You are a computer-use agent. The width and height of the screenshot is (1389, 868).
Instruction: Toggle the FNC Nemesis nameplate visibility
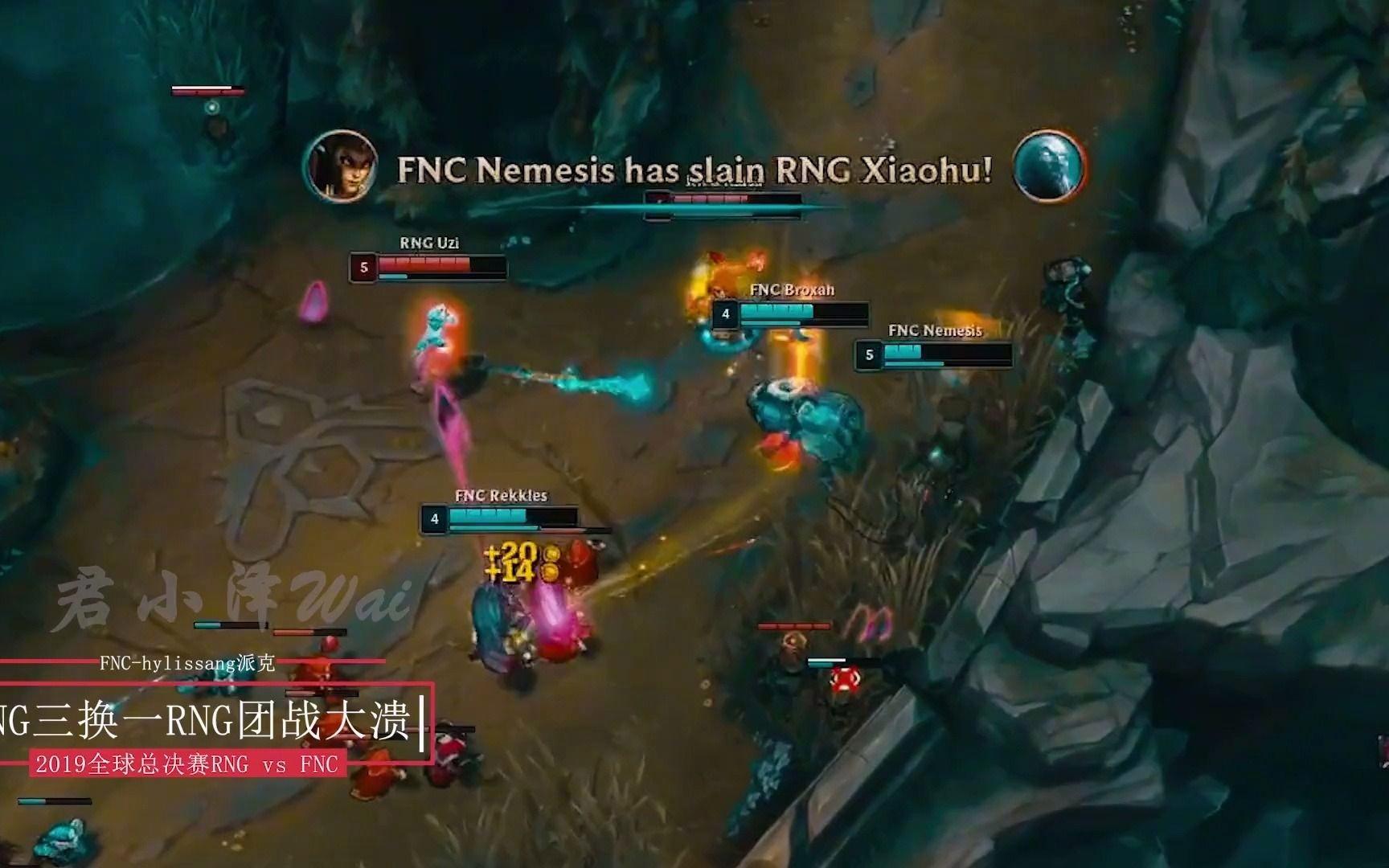click(935, 330)
